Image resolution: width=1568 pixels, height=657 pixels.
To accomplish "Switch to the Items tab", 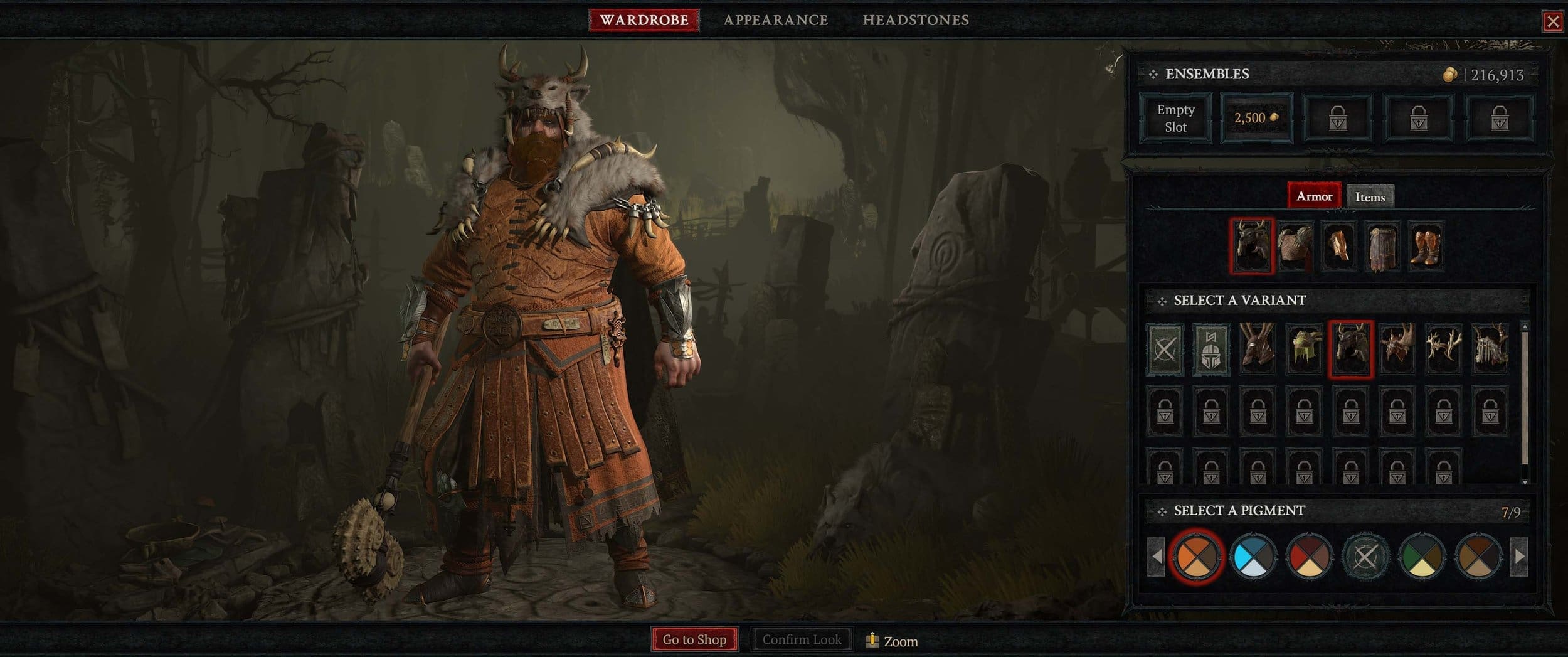I will coord(1370,197).
